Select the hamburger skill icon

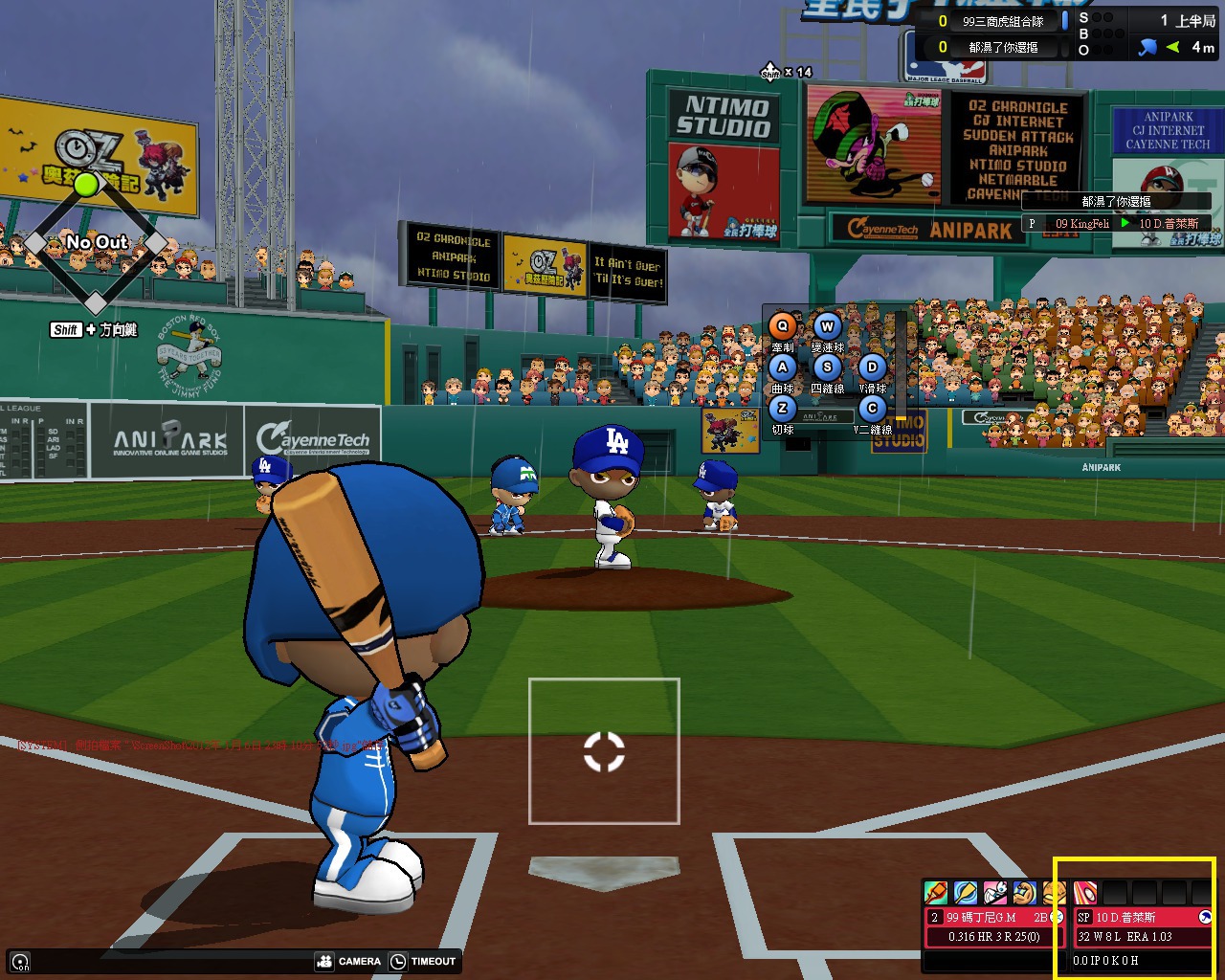pos(1053,893)
